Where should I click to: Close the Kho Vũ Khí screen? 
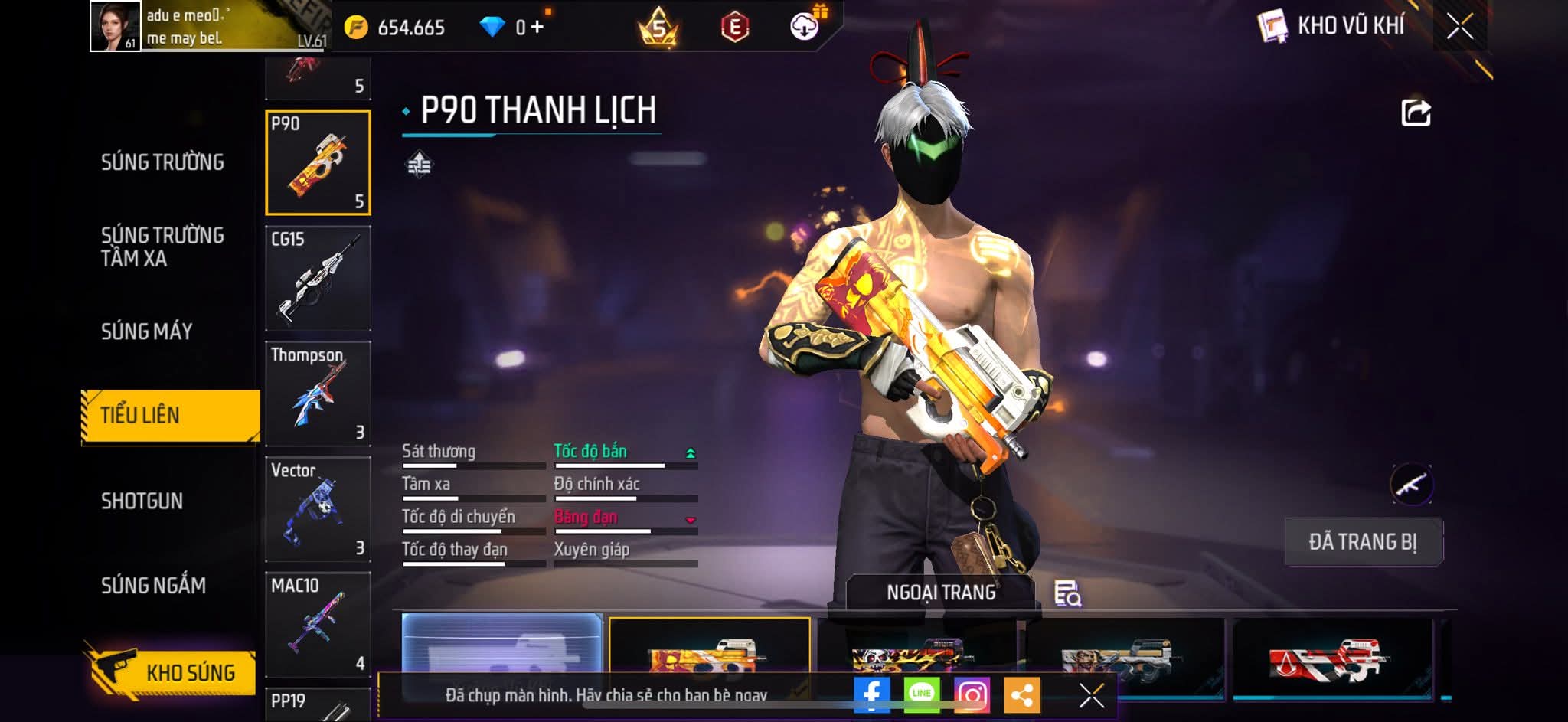tap(1459, 27)
